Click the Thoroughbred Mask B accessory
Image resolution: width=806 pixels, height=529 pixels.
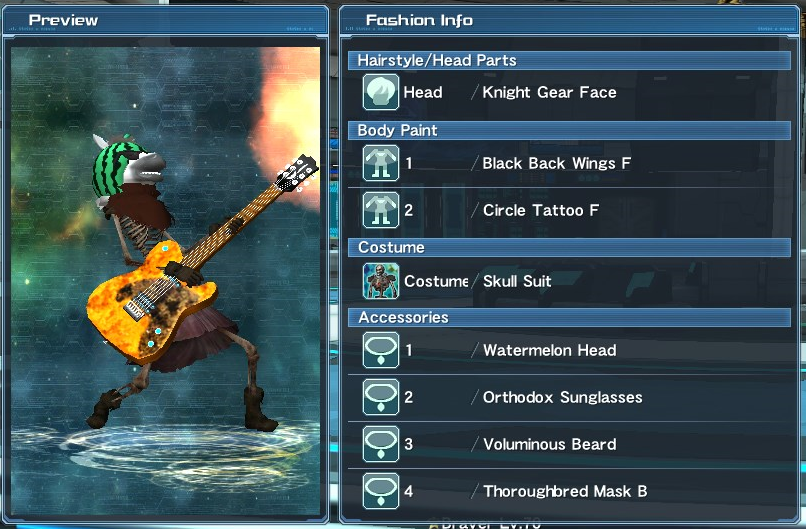click(565, 491)
